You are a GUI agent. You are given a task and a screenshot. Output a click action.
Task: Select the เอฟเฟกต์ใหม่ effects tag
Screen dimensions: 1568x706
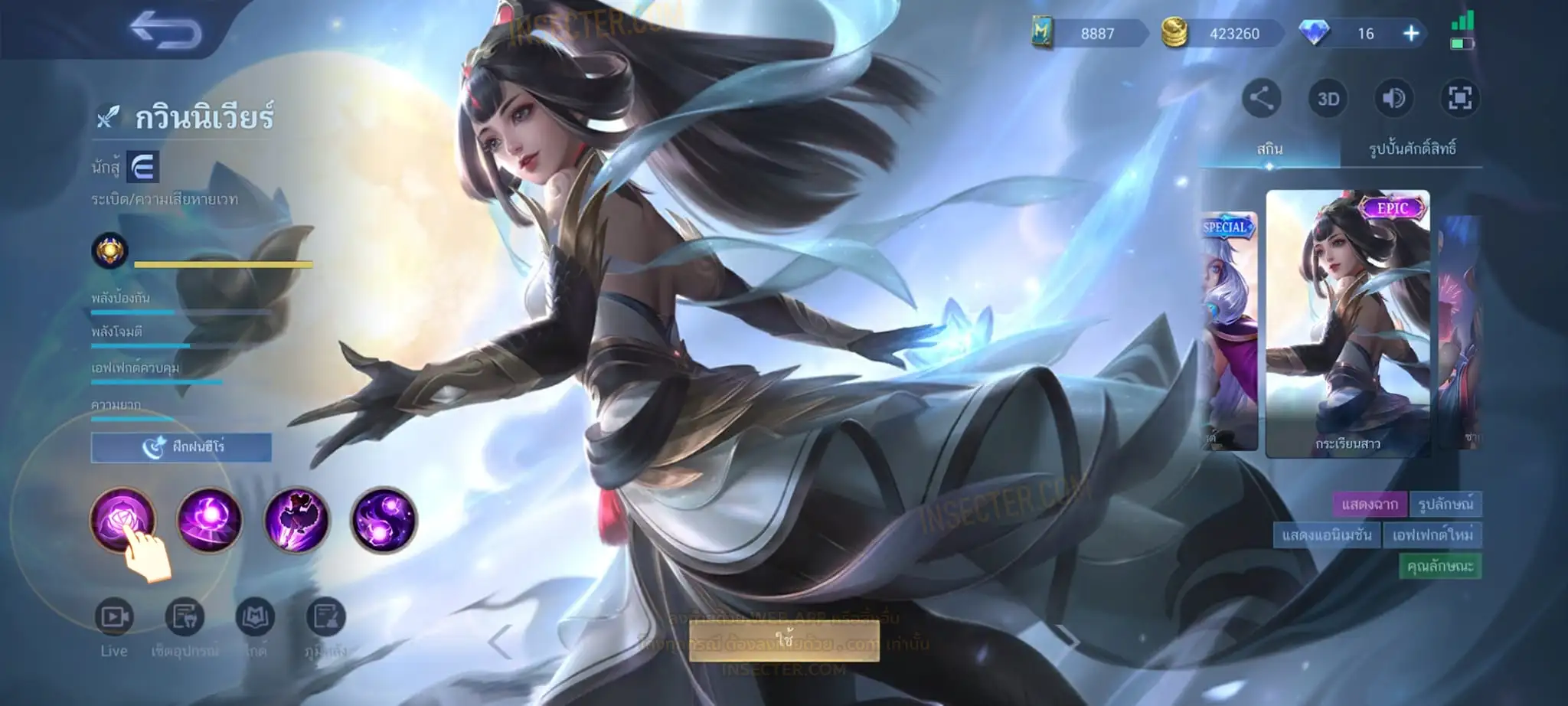(x=1432, y=534)
